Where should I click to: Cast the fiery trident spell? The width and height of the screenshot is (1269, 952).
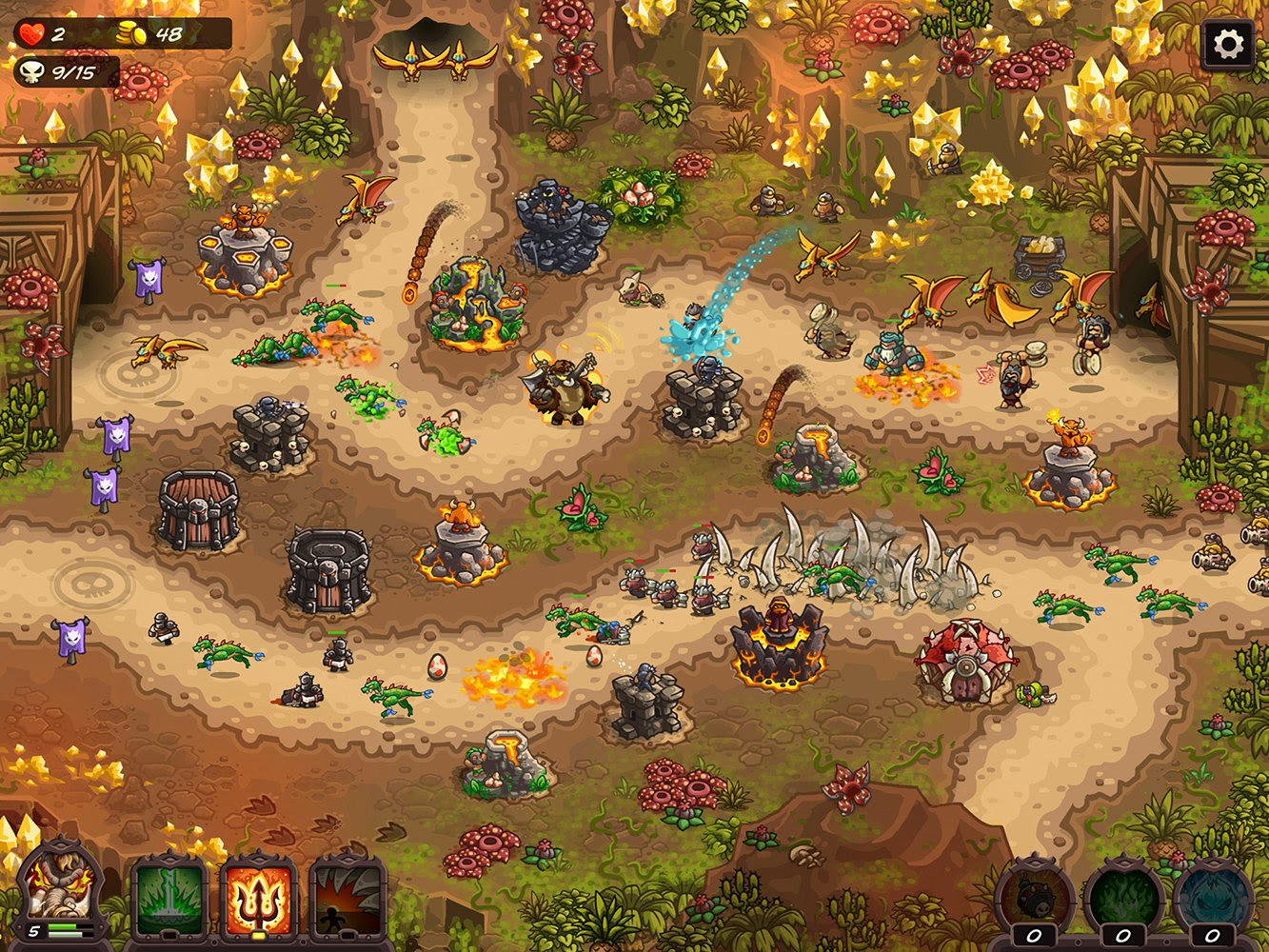pyautogui.click(x=259, y=897)
